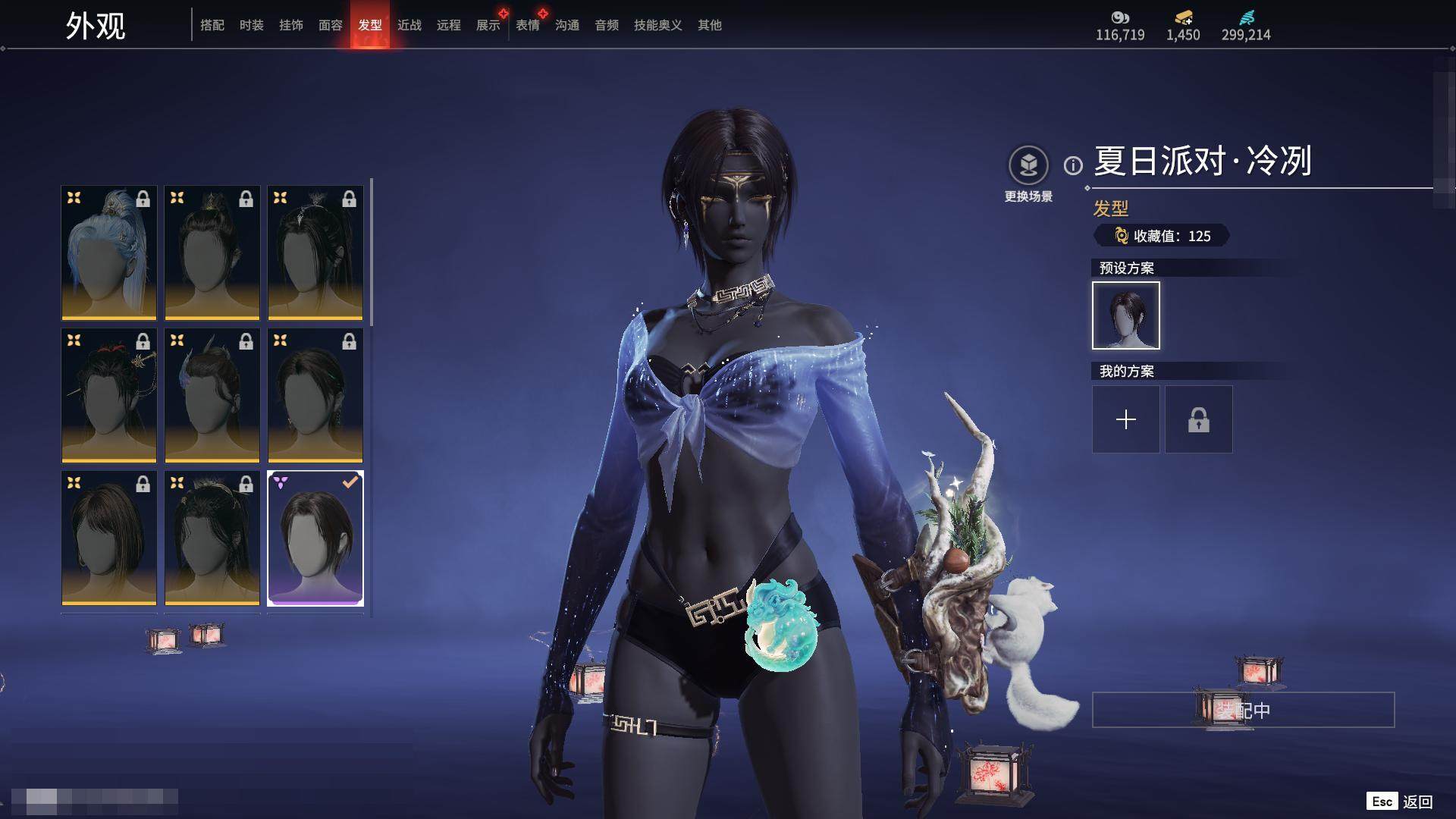Open the 时装 tab

(252, 25)
